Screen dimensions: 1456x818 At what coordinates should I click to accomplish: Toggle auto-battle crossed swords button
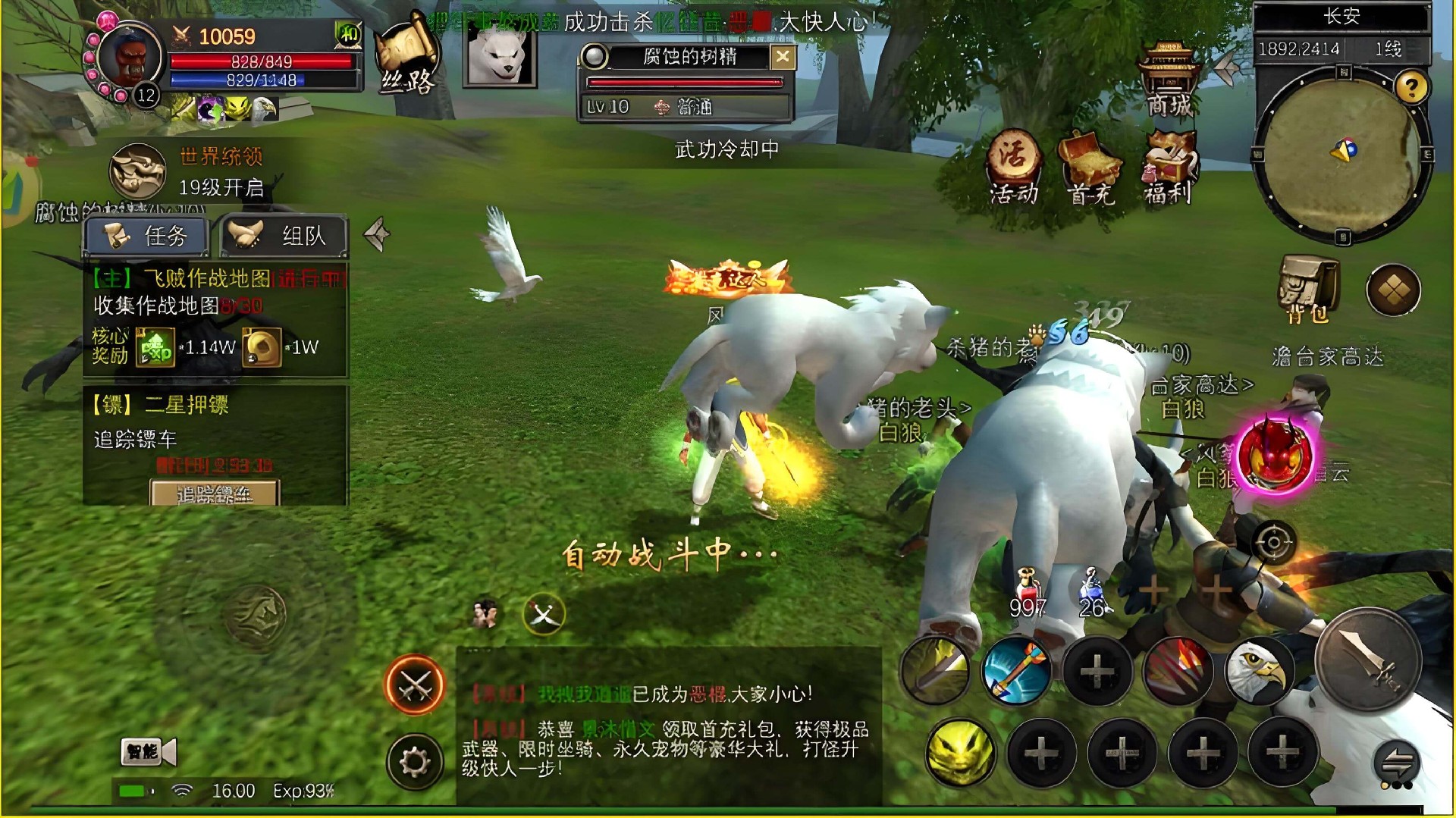tap(415, 685)
